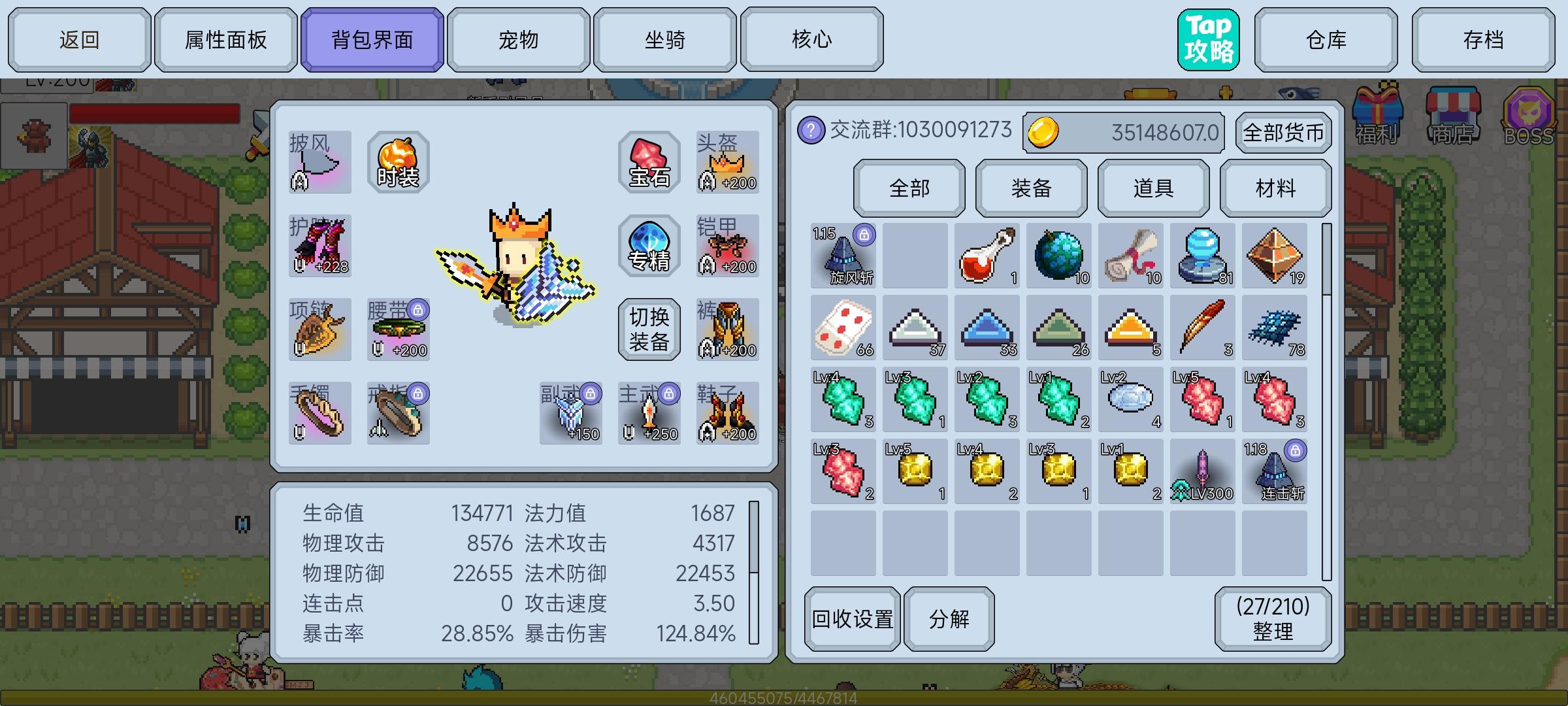Click the gold coin currency icon
The height and width of the screenshot is (706, 1568).
(1046, 131)
